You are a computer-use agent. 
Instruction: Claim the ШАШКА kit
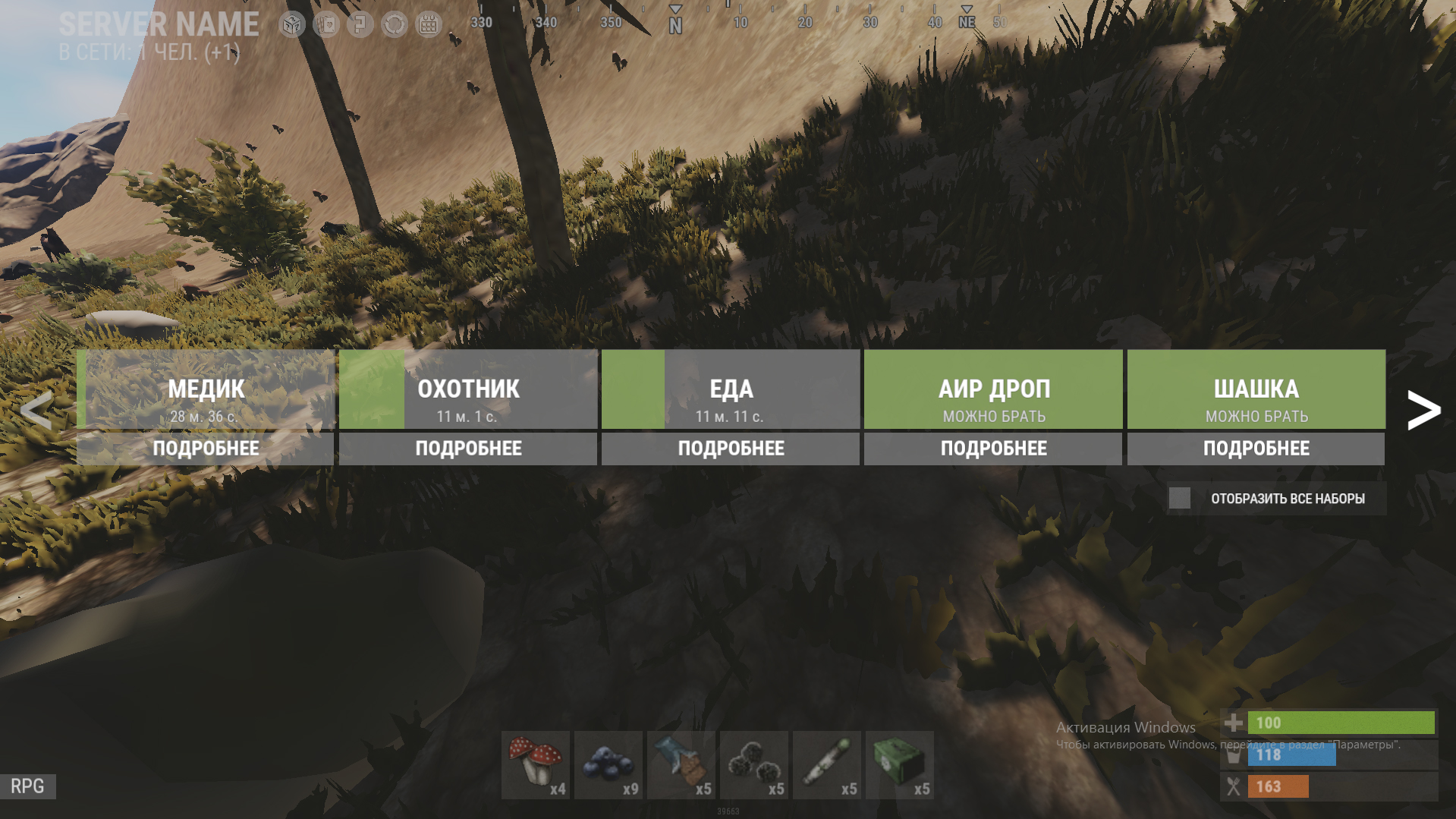click(1256, 389)
